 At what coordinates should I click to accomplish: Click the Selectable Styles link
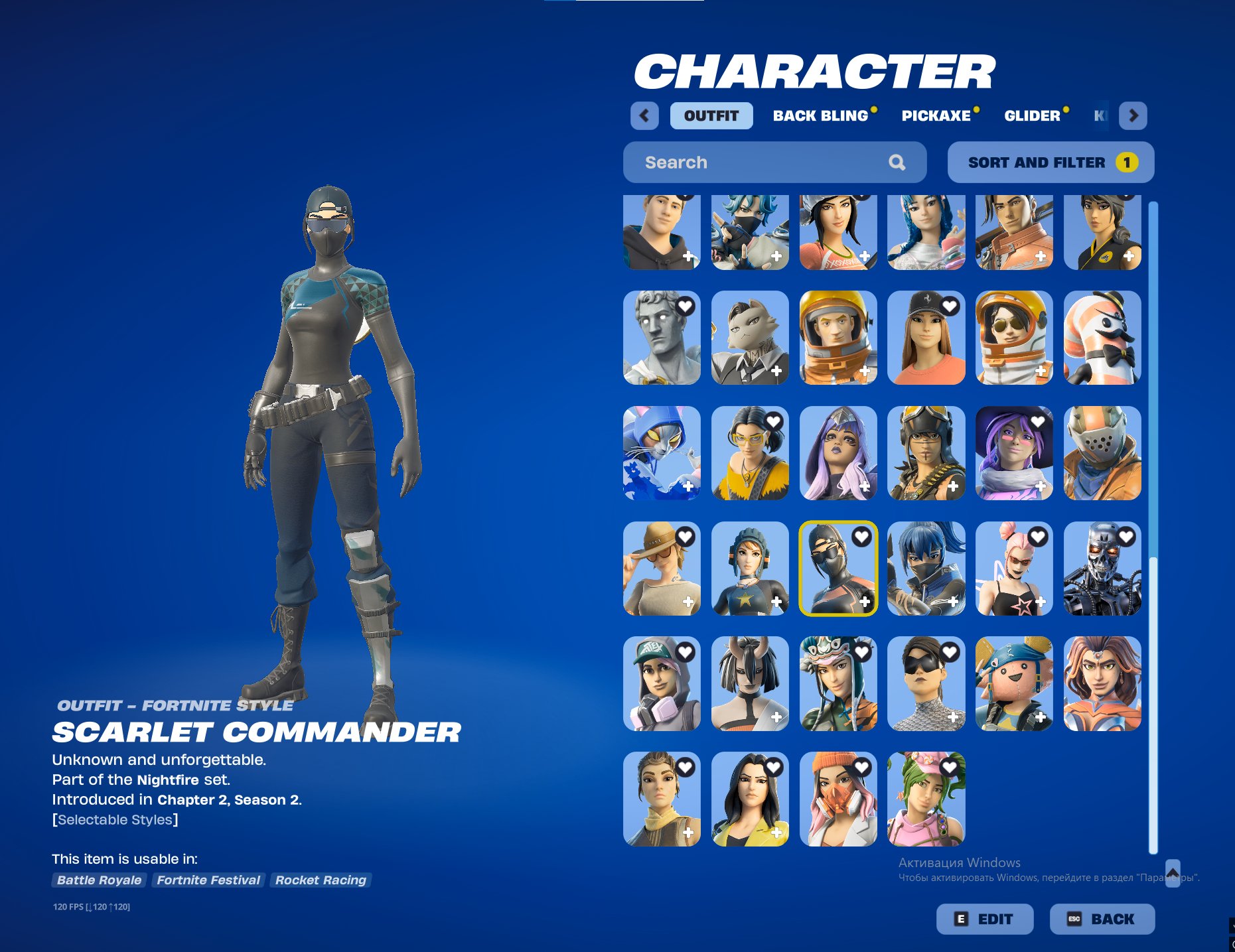click(115, 819)
